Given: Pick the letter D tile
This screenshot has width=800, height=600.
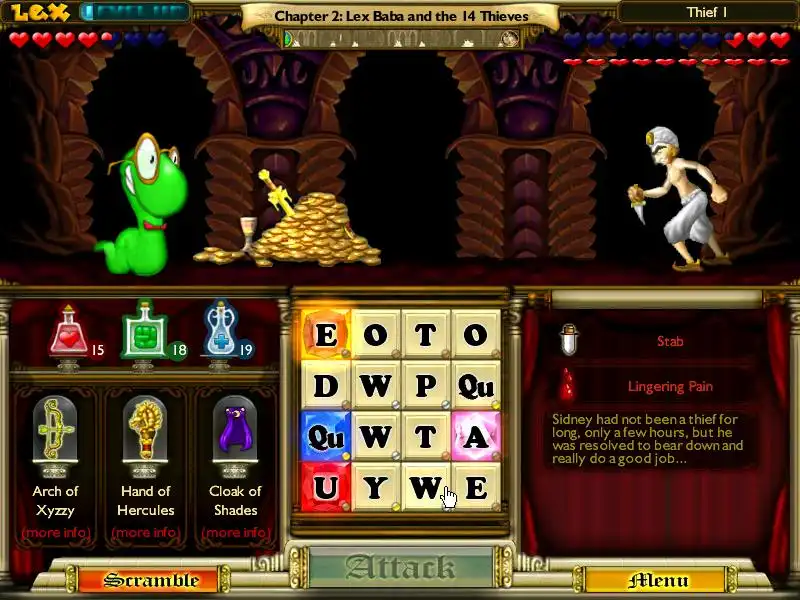Looking at the screenshot, I should click(325, 385).
